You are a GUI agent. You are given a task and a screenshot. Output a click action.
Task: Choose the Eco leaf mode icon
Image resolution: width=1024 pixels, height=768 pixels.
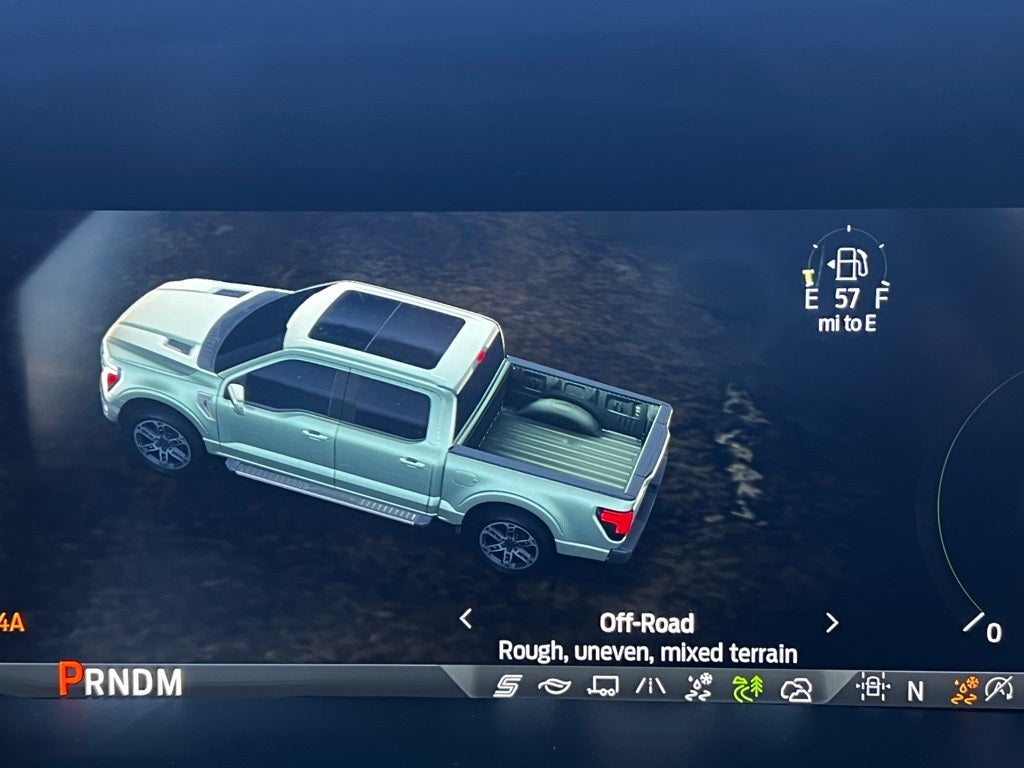pyautogui.click(x=554, y=686)
